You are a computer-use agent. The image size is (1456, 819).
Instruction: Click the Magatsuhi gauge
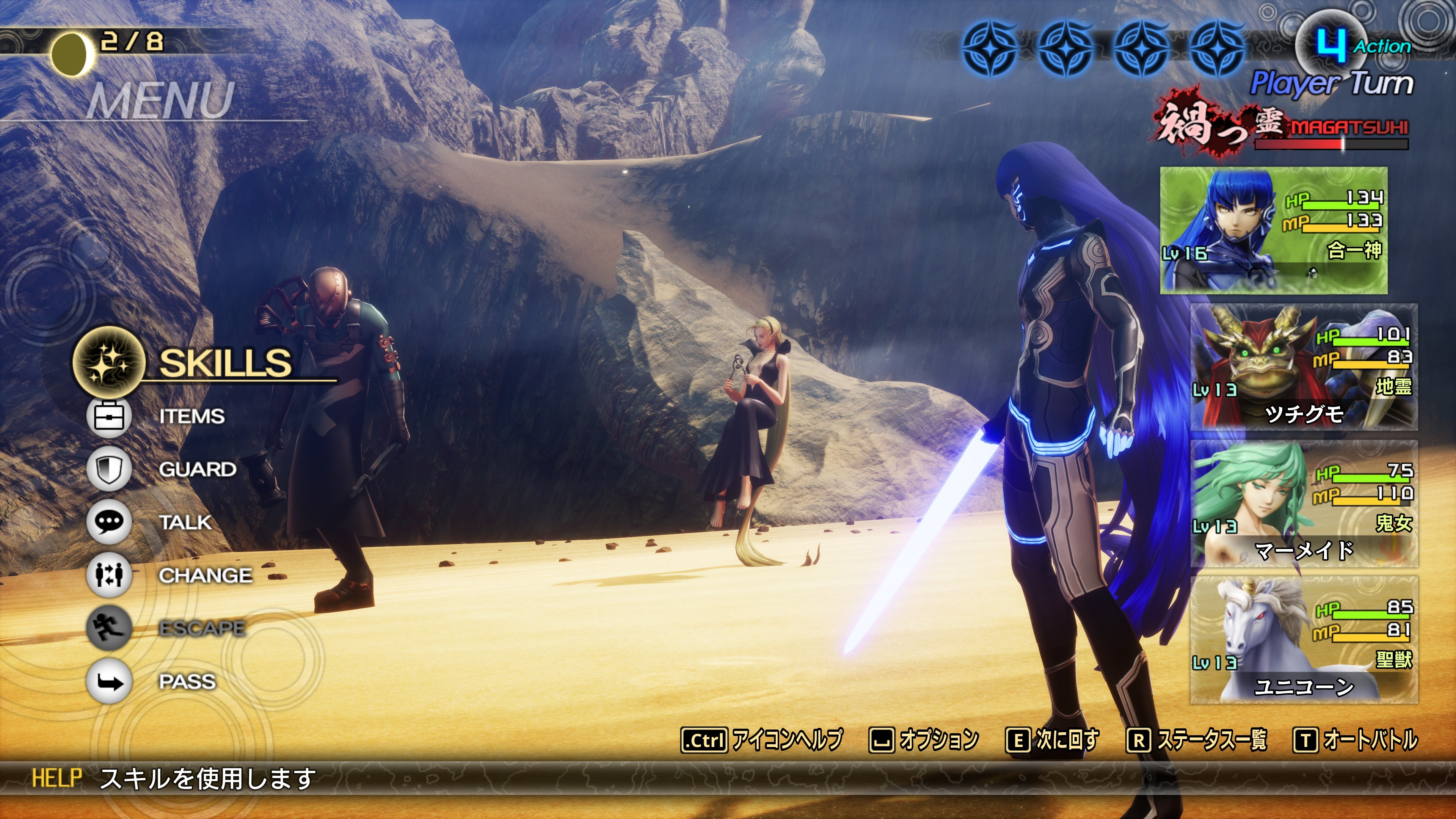[1331, 144]
